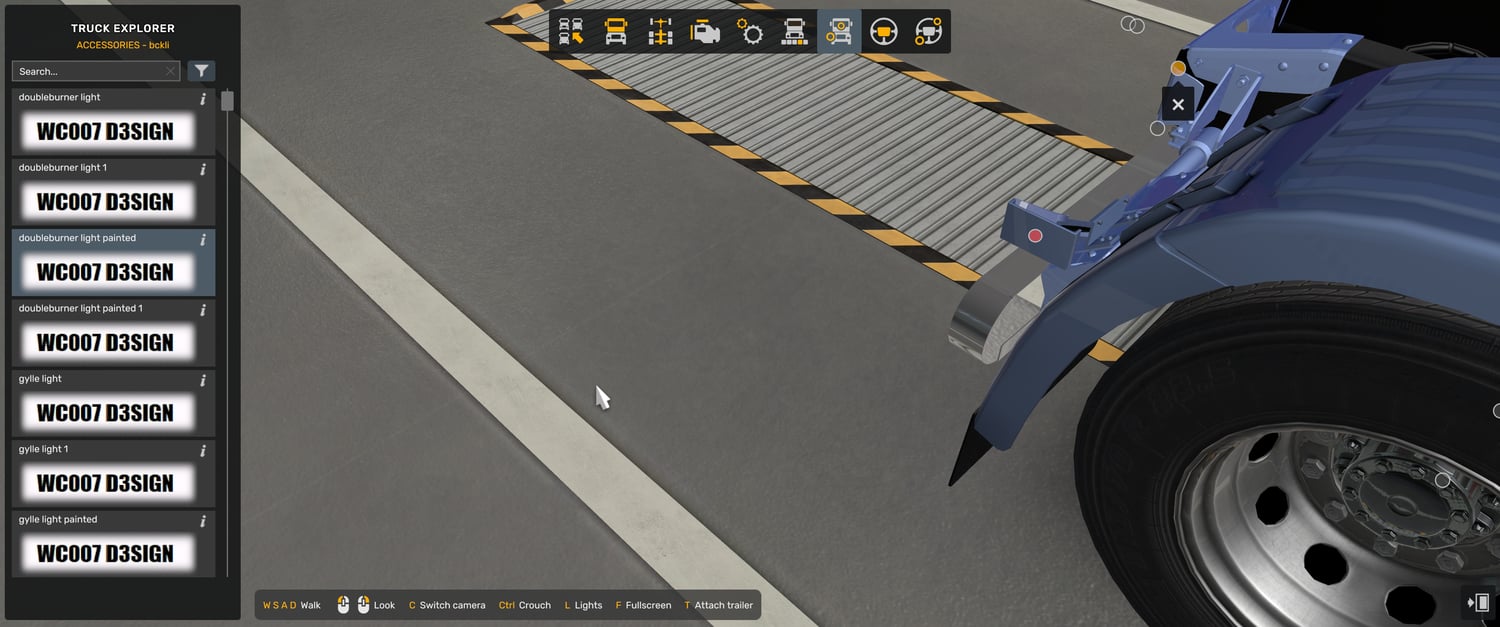1500x627 pixels.
Task: Open the interior accessories steering wheel icon
Action: click(x=928, y=32)
